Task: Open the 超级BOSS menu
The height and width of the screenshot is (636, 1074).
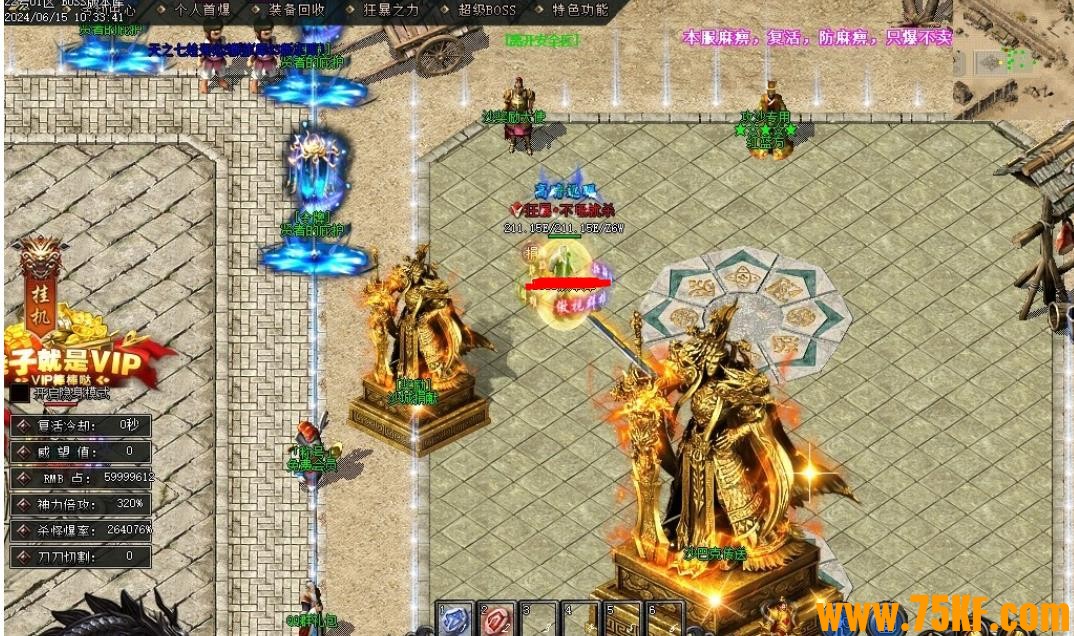Action: tap(487, 10)
